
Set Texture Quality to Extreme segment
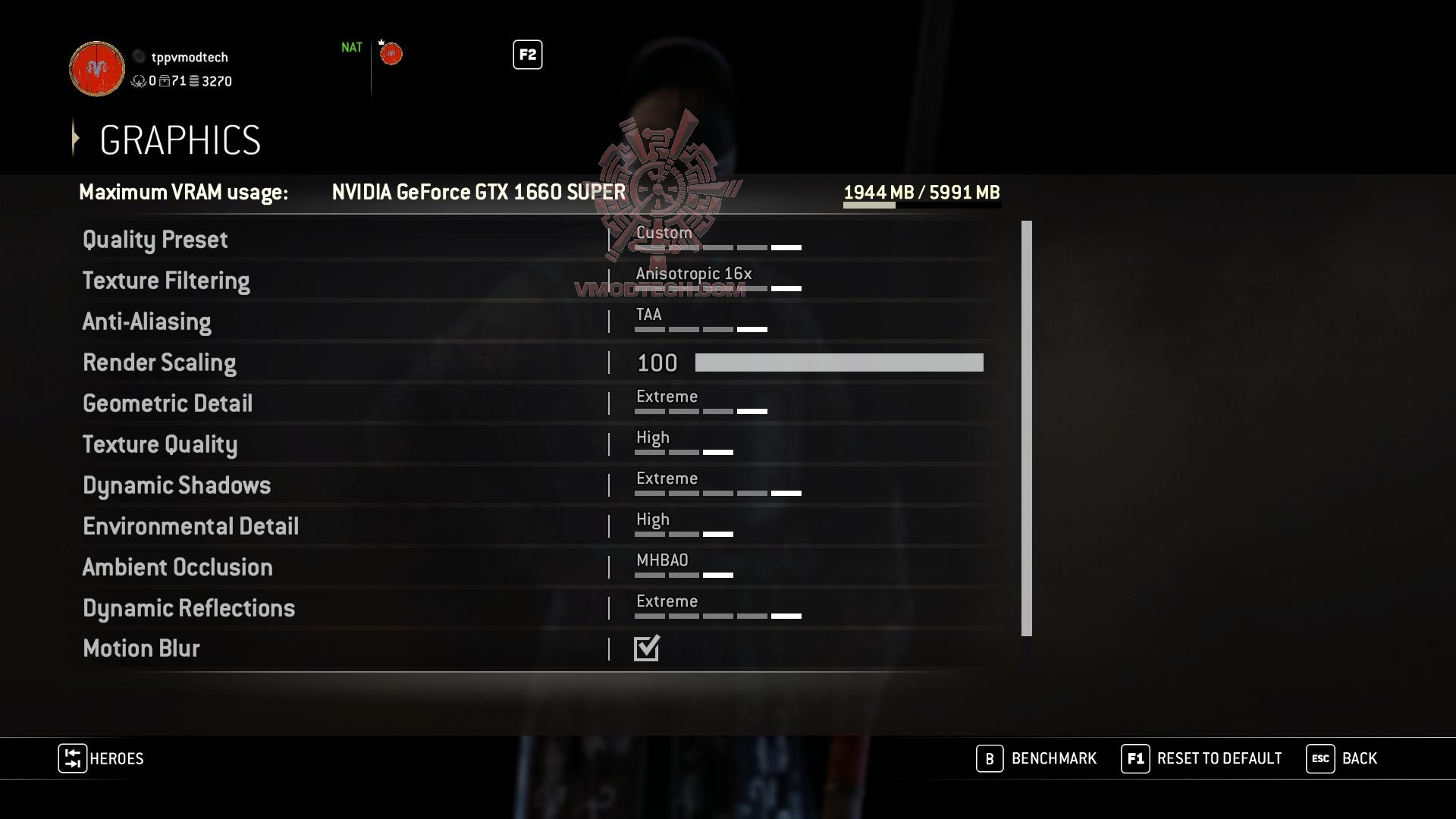click(x=718, y=451)
